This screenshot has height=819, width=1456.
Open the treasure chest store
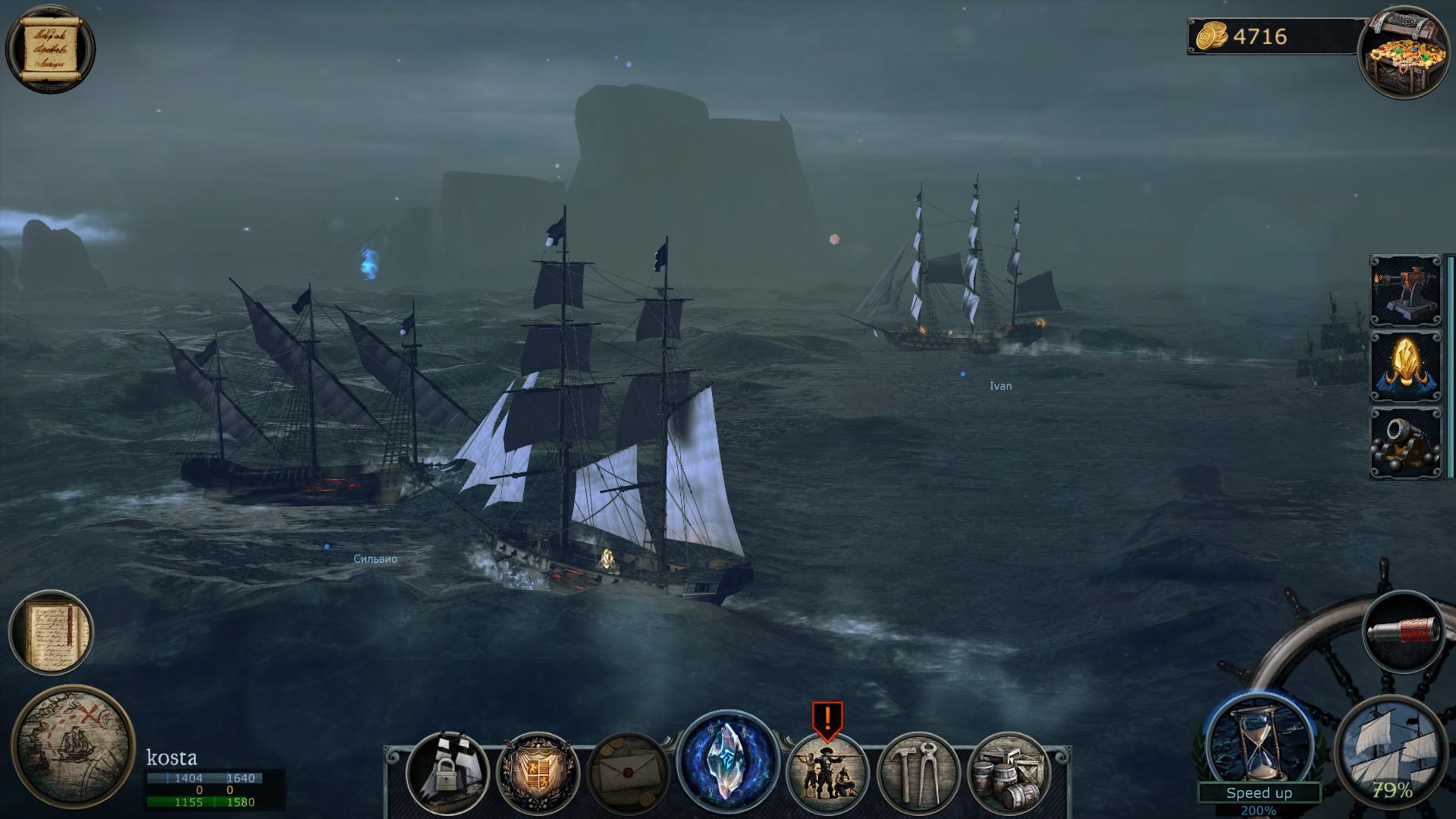1407,49
